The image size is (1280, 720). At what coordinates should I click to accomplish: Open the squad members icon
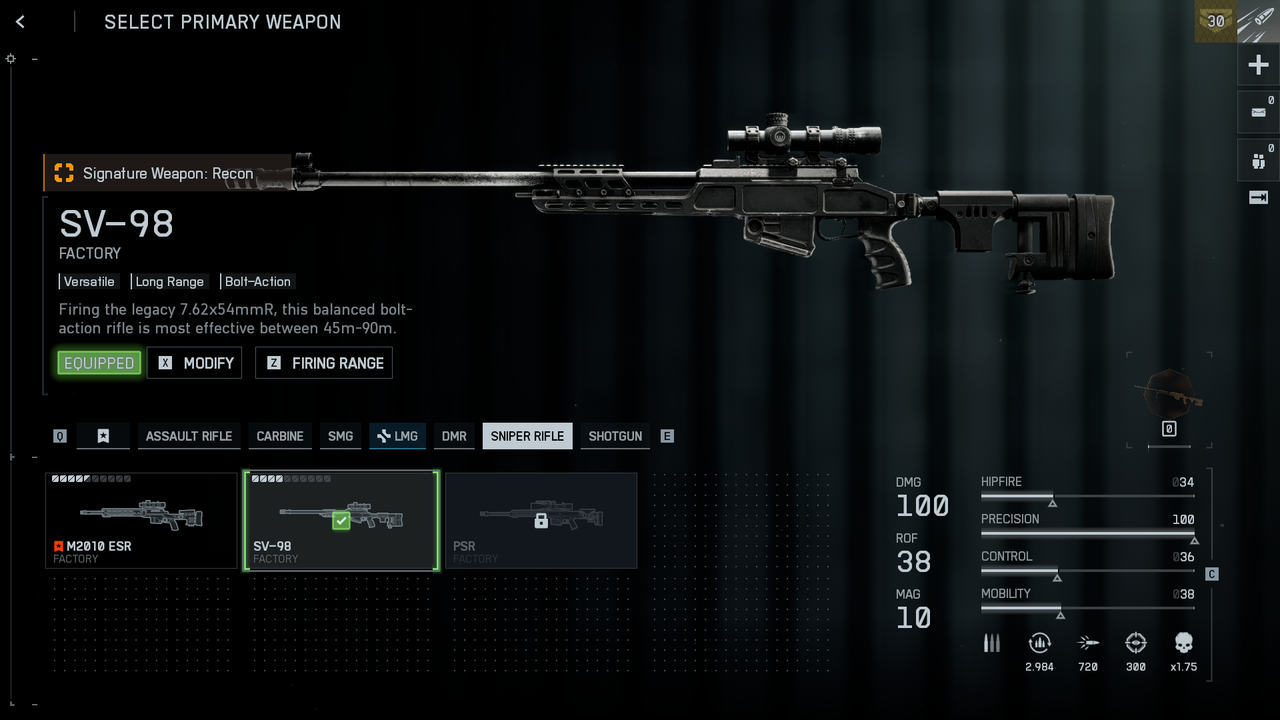pos(1258,160)
